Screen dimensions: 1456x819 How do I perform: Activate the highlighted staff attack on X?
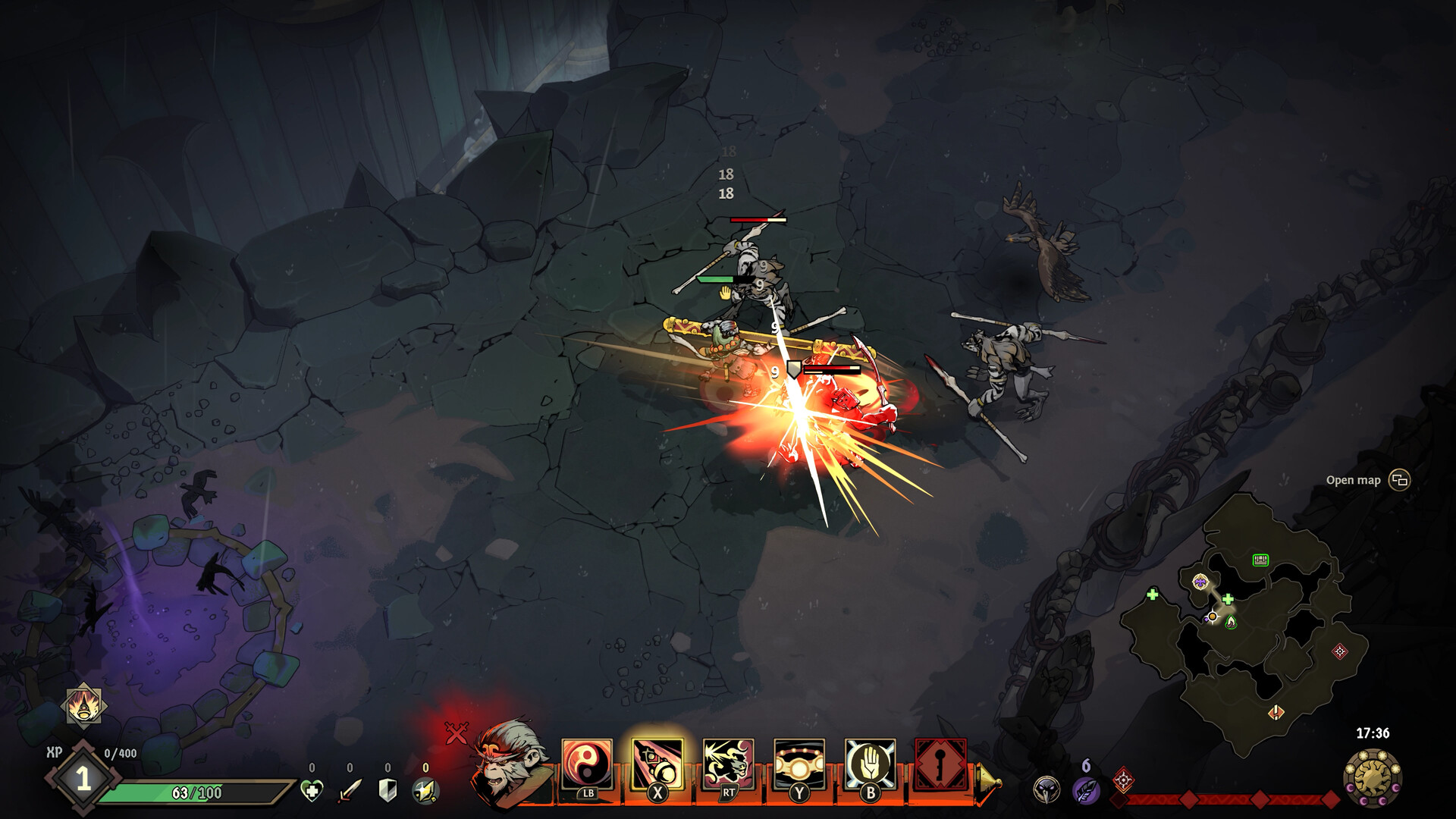click(x=658, y=761)
